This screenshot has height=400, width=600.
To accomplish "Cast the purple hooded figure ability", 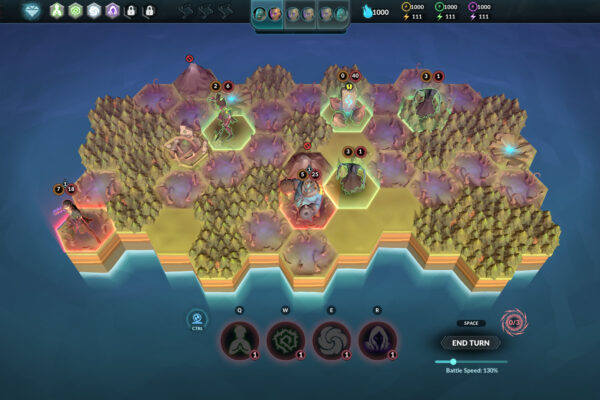I will 377,338.
